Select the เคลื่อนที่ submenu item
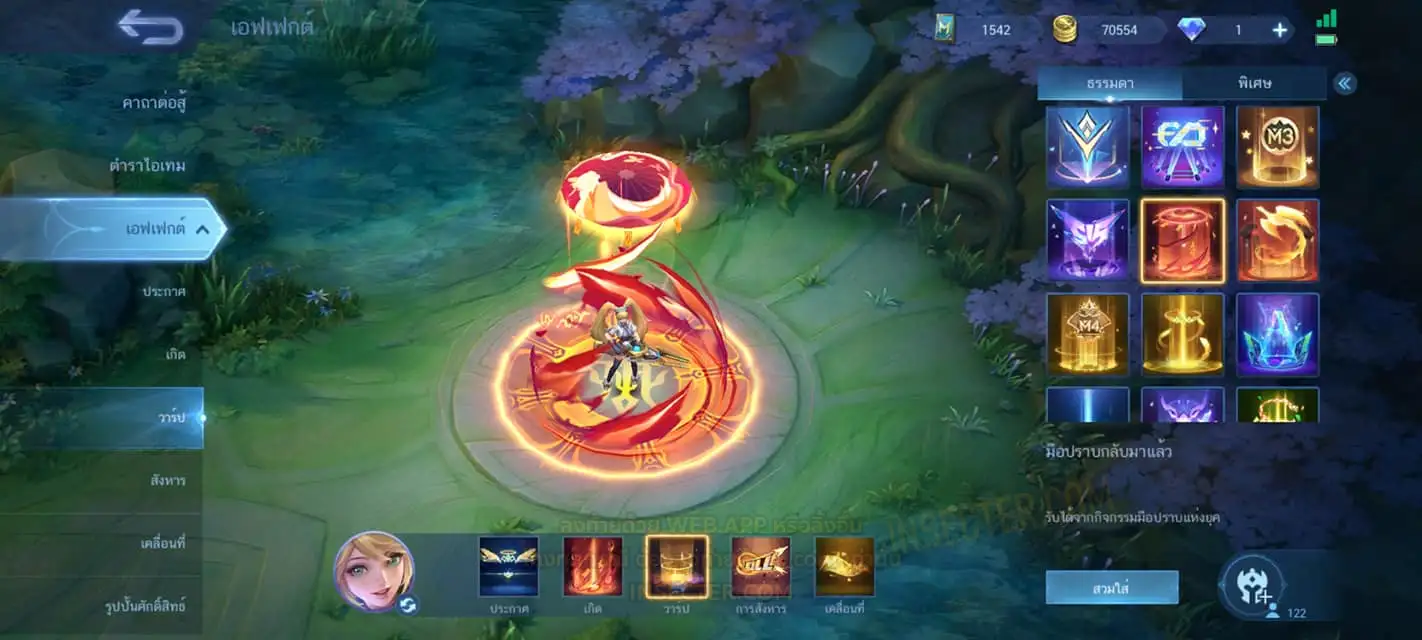This screenshot has width=1422, height=640. coord(162,543)
